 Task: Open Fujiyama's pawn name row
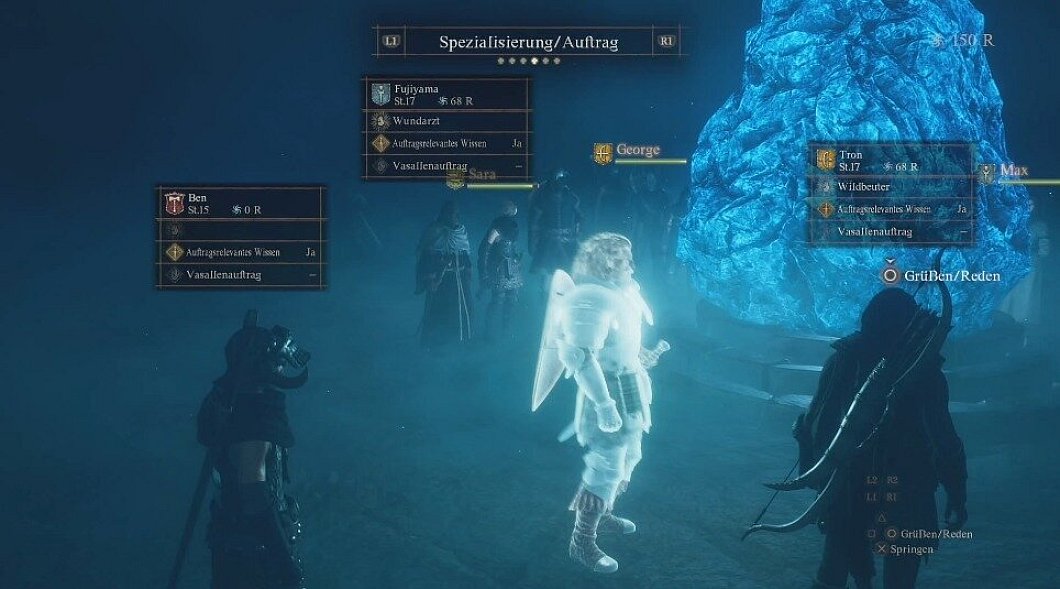(448, 94)
